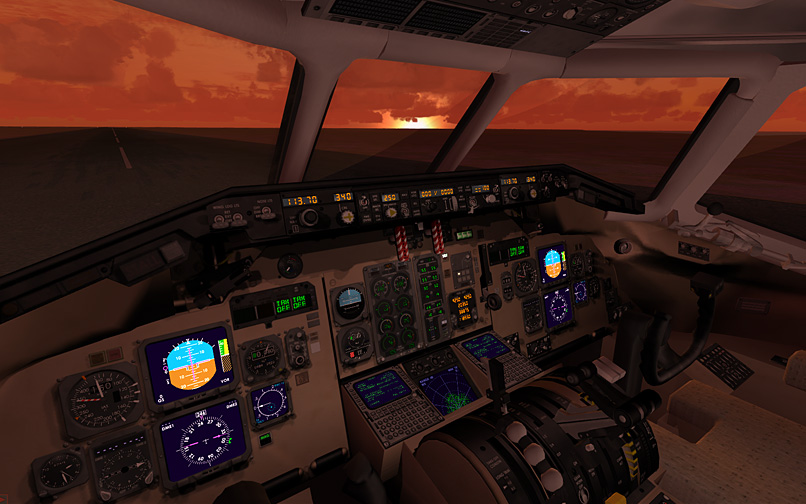This screenshot has width=806, height=504.
Task: Select the first officer's FMS CDU screen
Action: click(x=486, y=346)
